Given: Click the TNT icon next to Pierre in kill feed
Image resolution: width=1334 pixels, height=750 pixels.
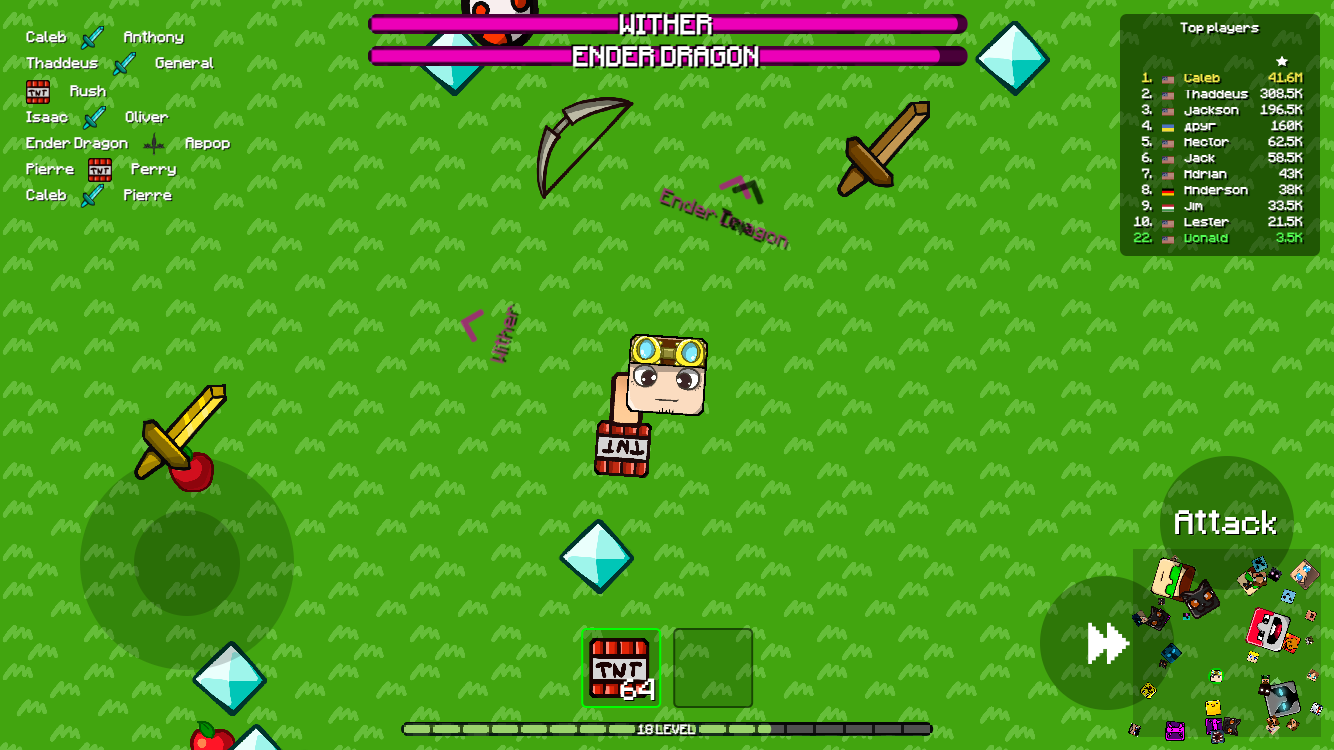Looking at the screenshot, I should pos(100,169).
